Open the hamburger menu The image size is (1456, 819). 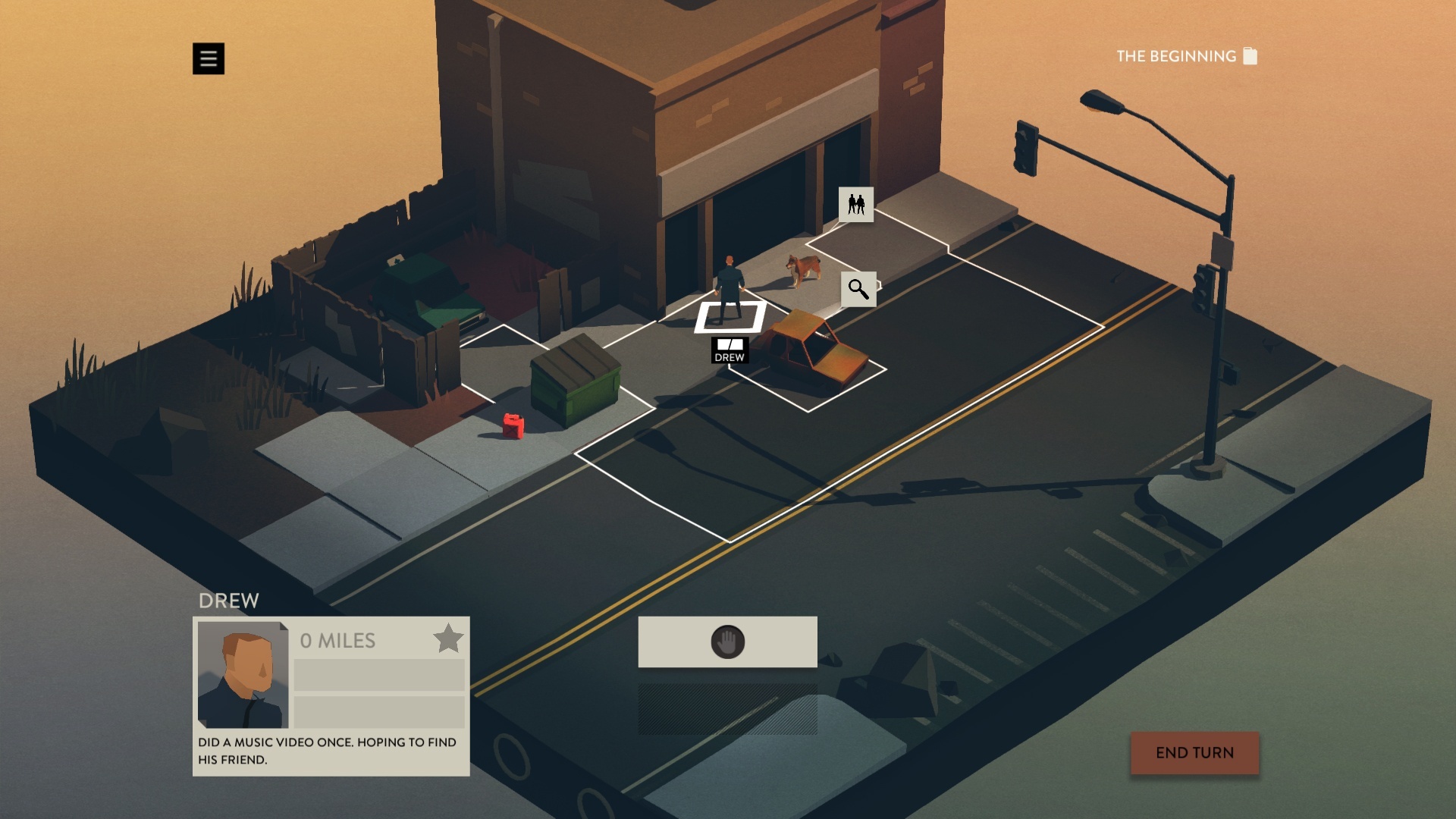pyautogui.click(x=209, y=58)
